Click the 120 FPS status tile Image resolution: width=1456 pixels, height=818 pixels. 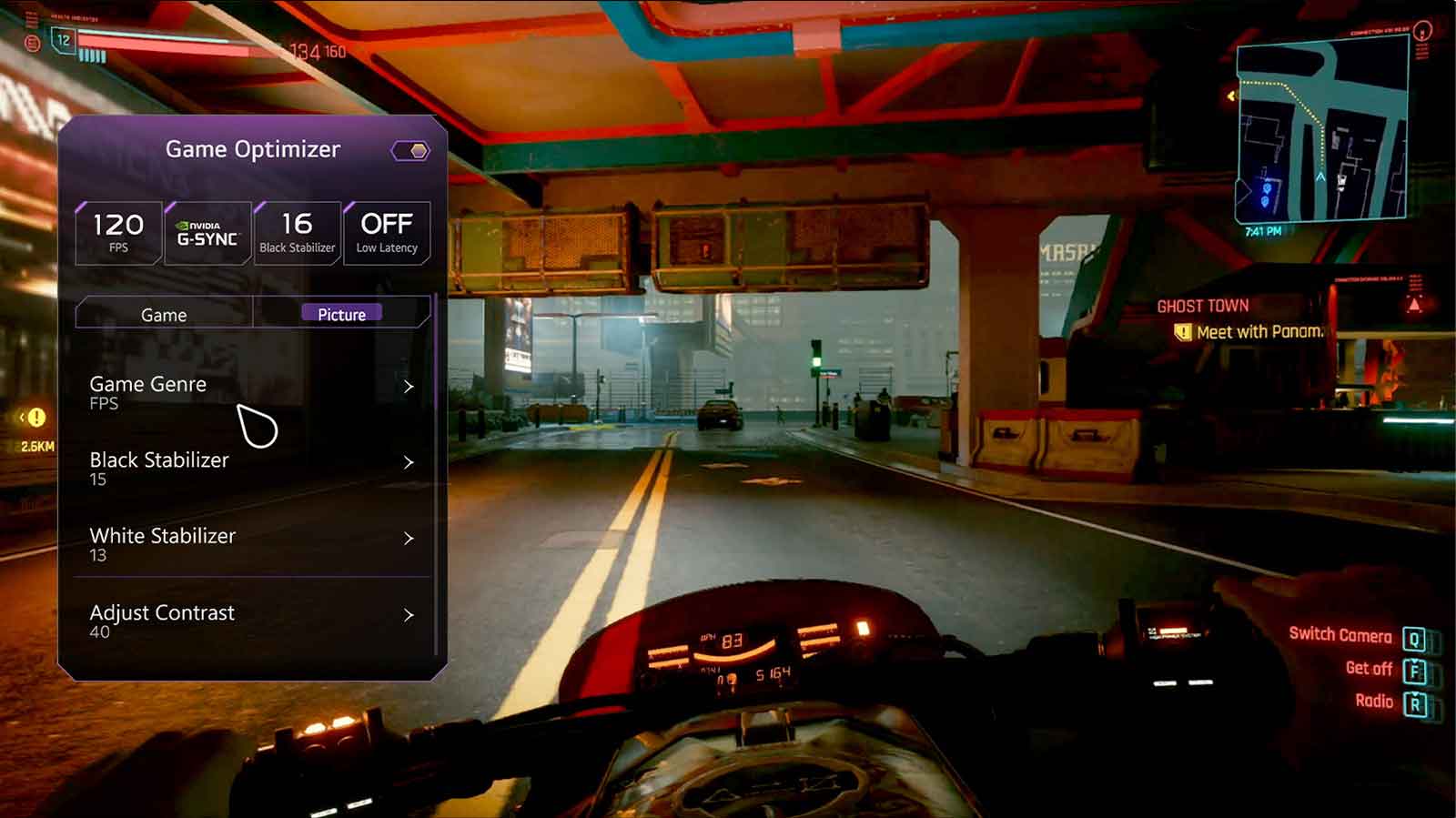coord(117,230)
